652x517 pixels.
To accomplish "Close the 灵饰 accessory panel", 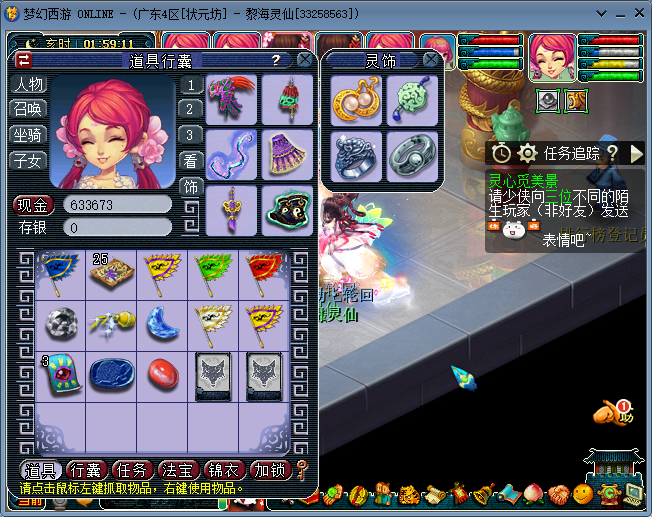I will tap(430, 60).
